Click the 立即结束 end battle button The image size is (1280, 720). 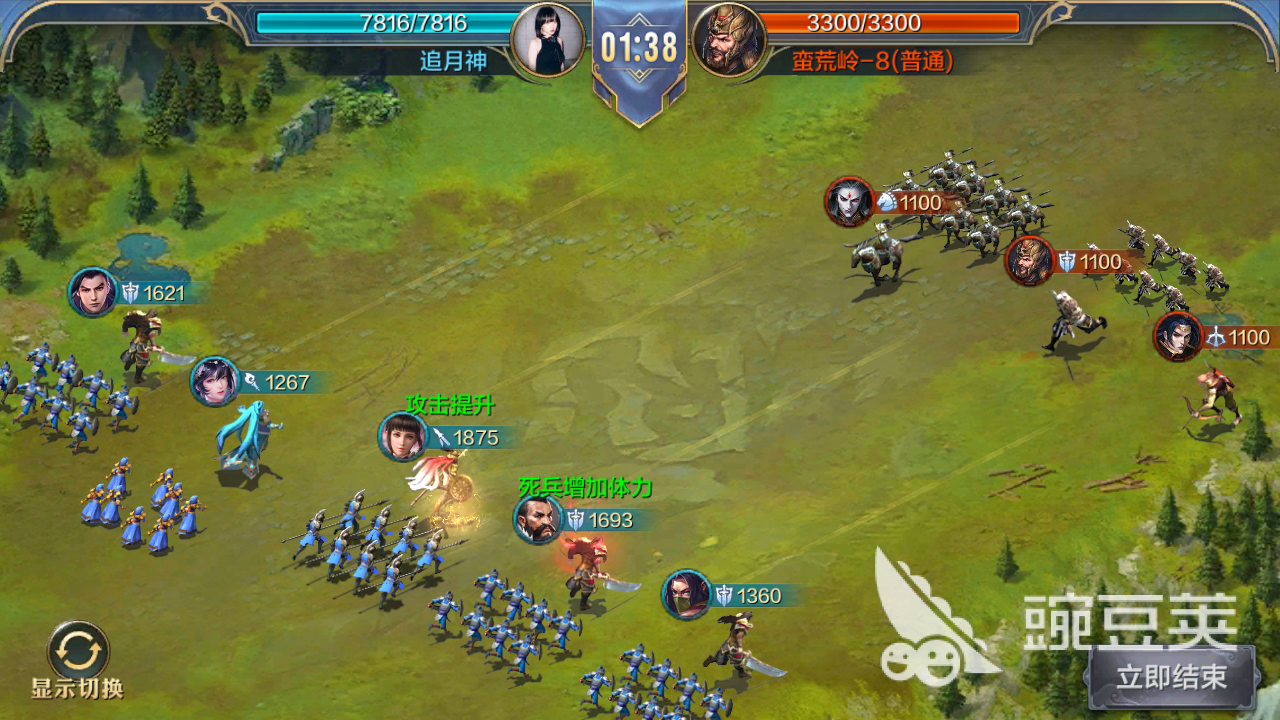tap(1172, 678)
